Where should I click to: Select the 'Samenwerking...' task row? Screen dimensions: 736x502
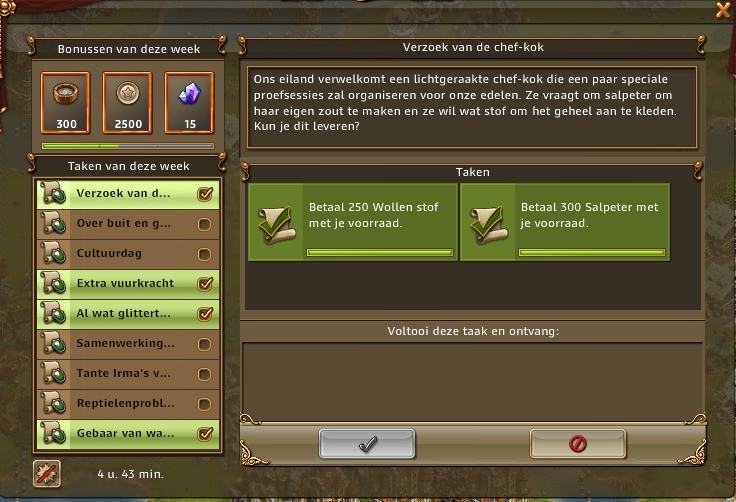pos(125,344)
